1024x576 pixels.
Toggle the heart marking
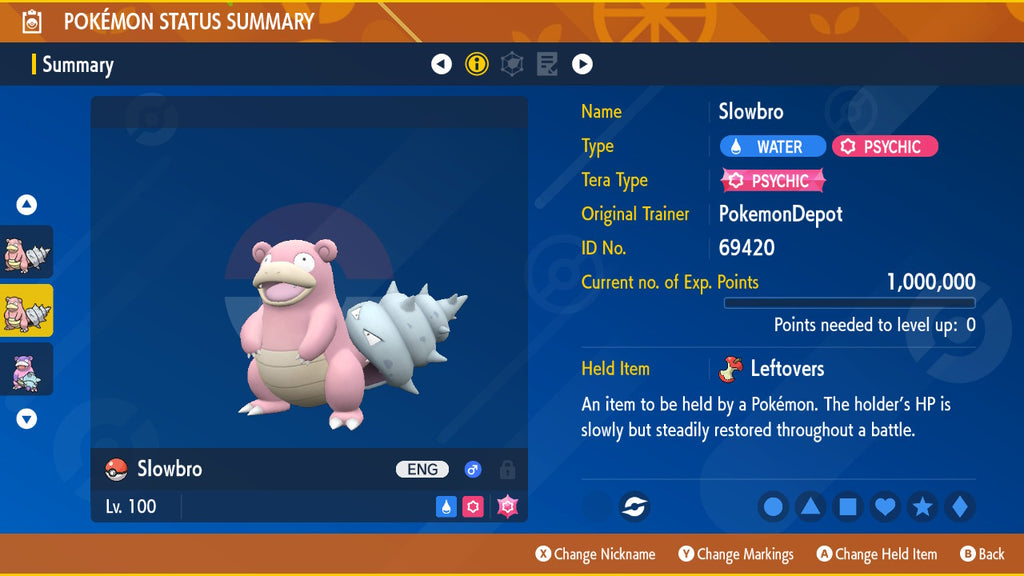[x=885, y=507]
